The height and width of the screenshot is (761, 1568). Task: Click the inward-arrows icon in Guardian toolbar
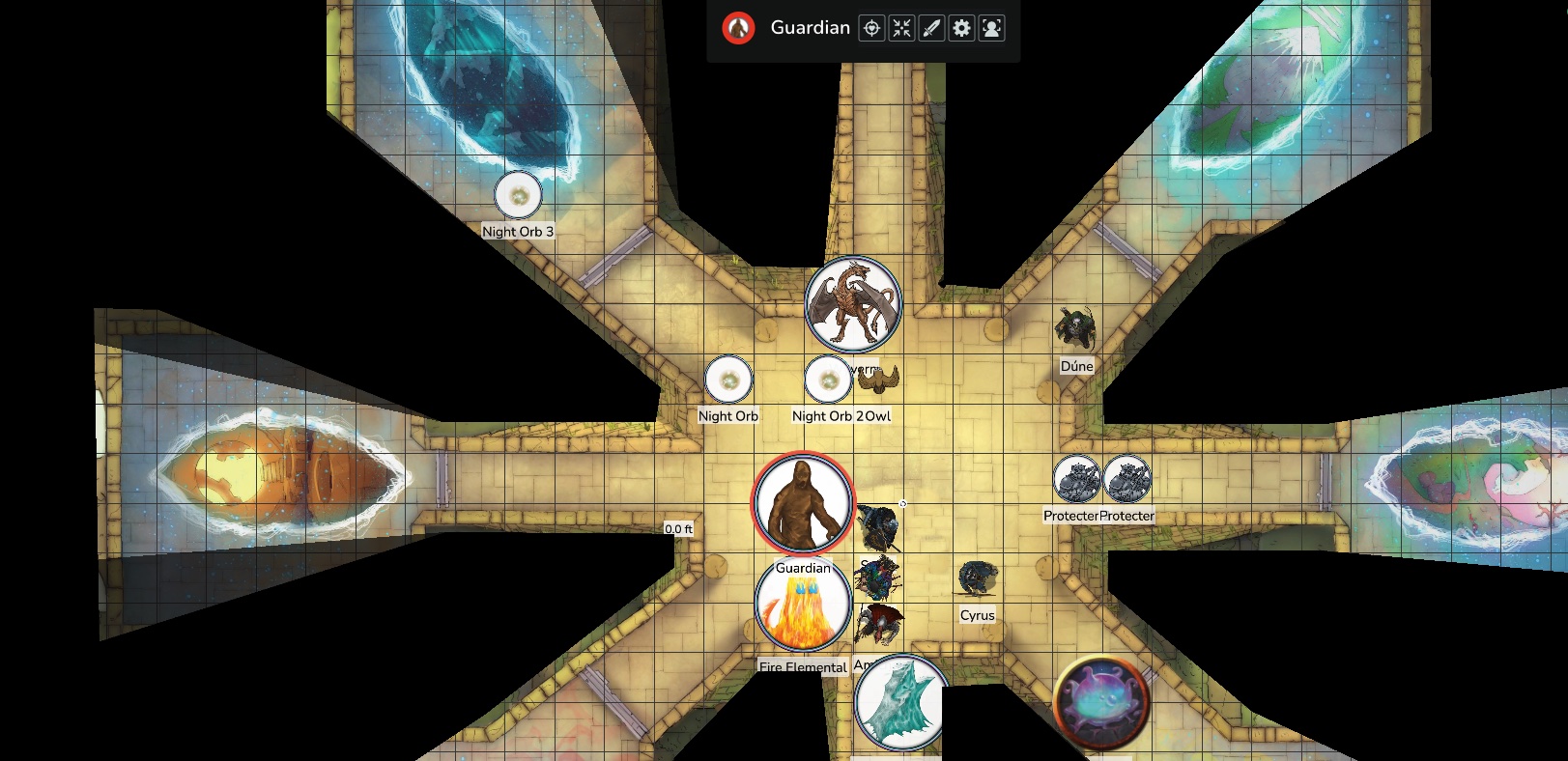[x=901, y=28]
